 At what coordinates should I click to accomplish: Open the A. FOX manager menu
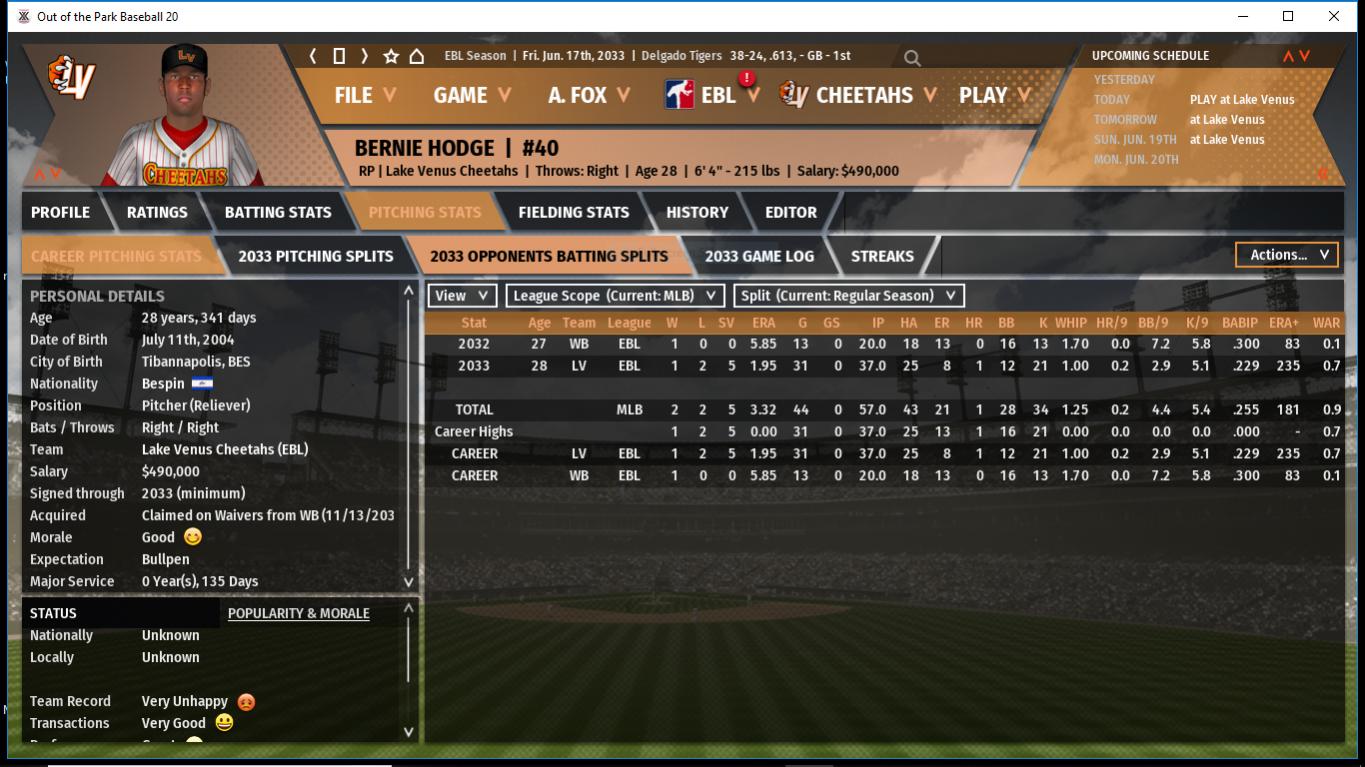[588, 95]
